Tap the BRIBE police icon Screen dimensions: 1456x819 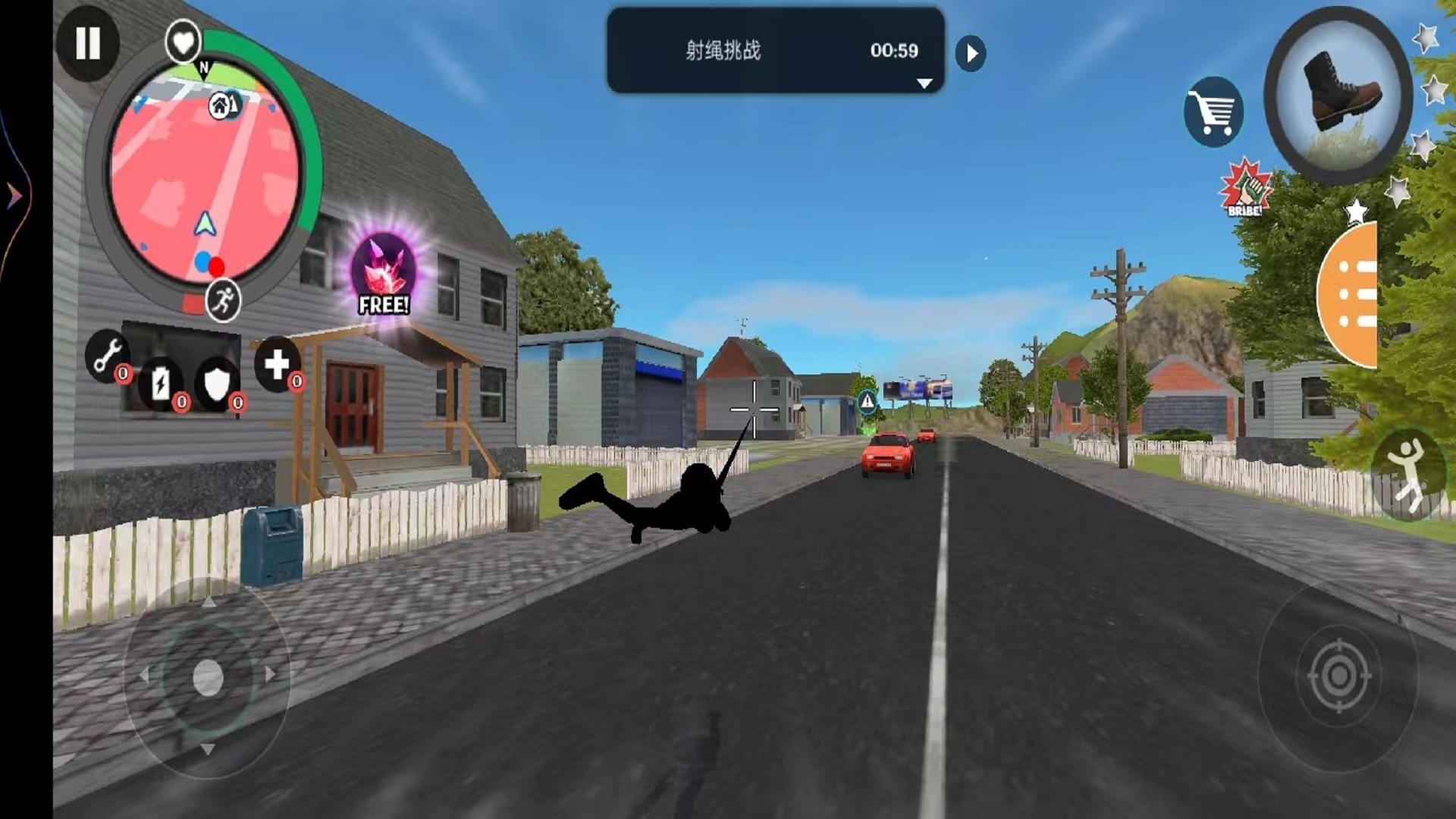(x=1244, y=189)
